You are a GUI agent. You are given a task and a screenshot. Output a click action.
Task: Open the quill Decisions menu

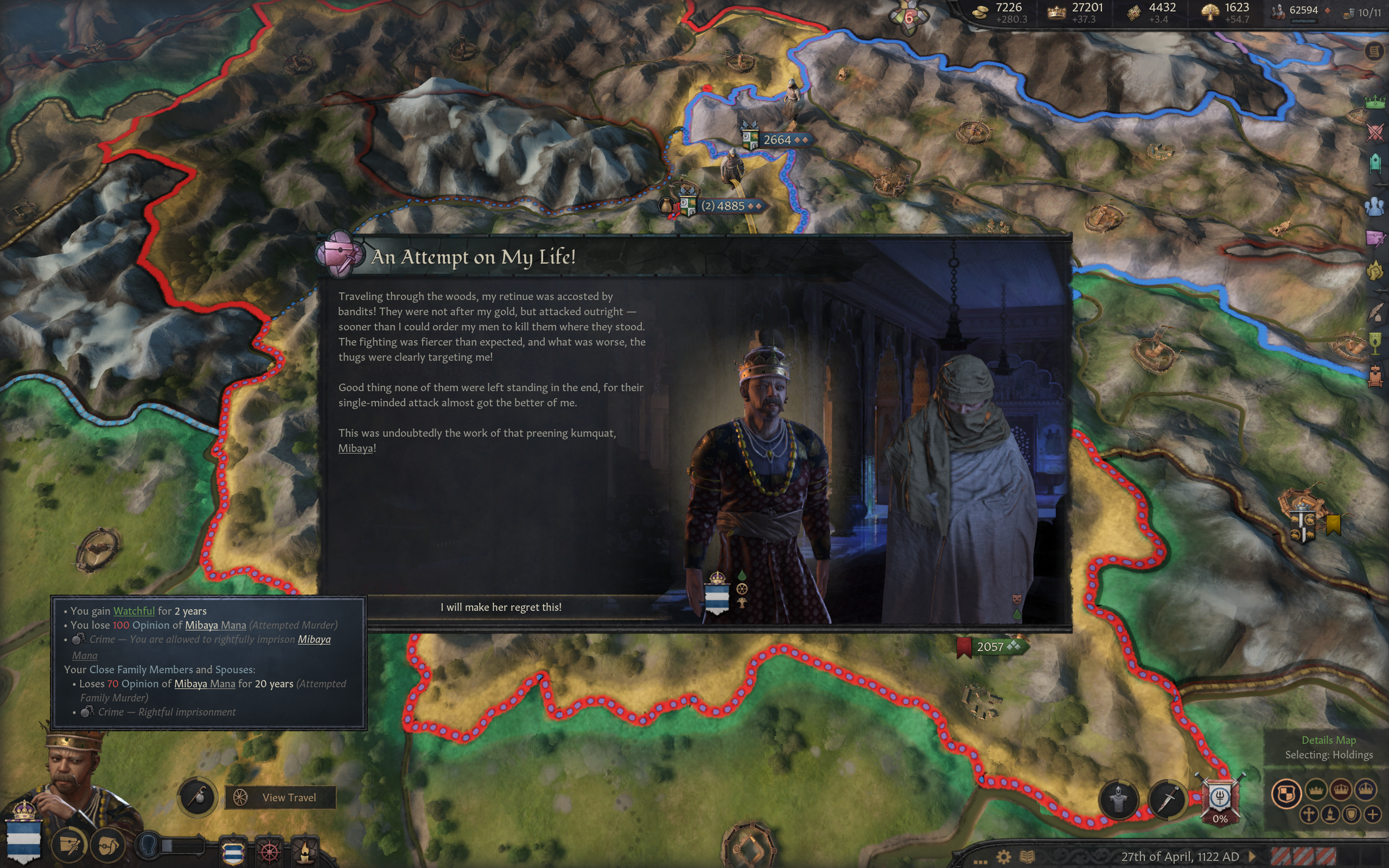(1375, 313)
